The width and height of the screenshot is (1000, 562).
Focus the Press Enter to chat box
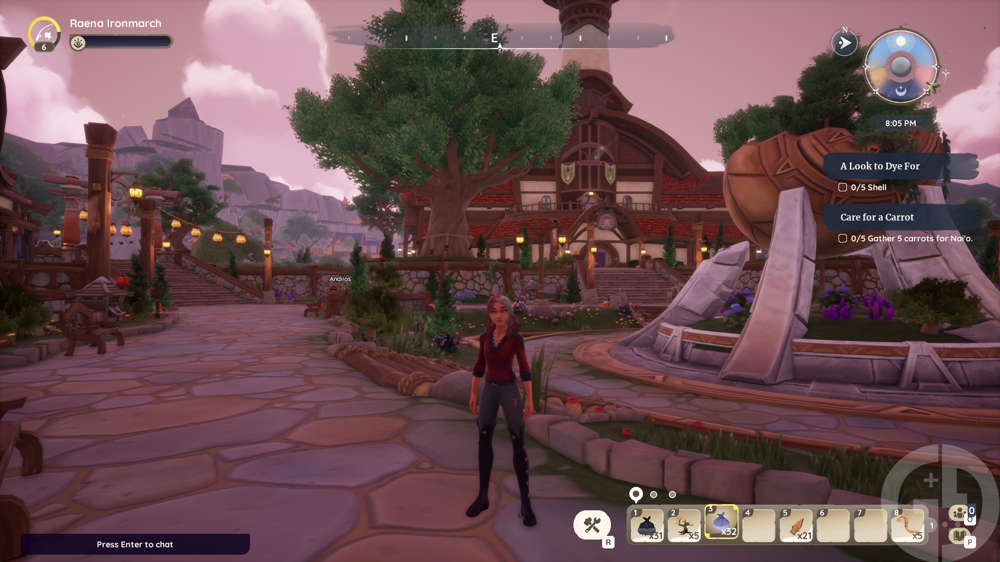point(135,544)
